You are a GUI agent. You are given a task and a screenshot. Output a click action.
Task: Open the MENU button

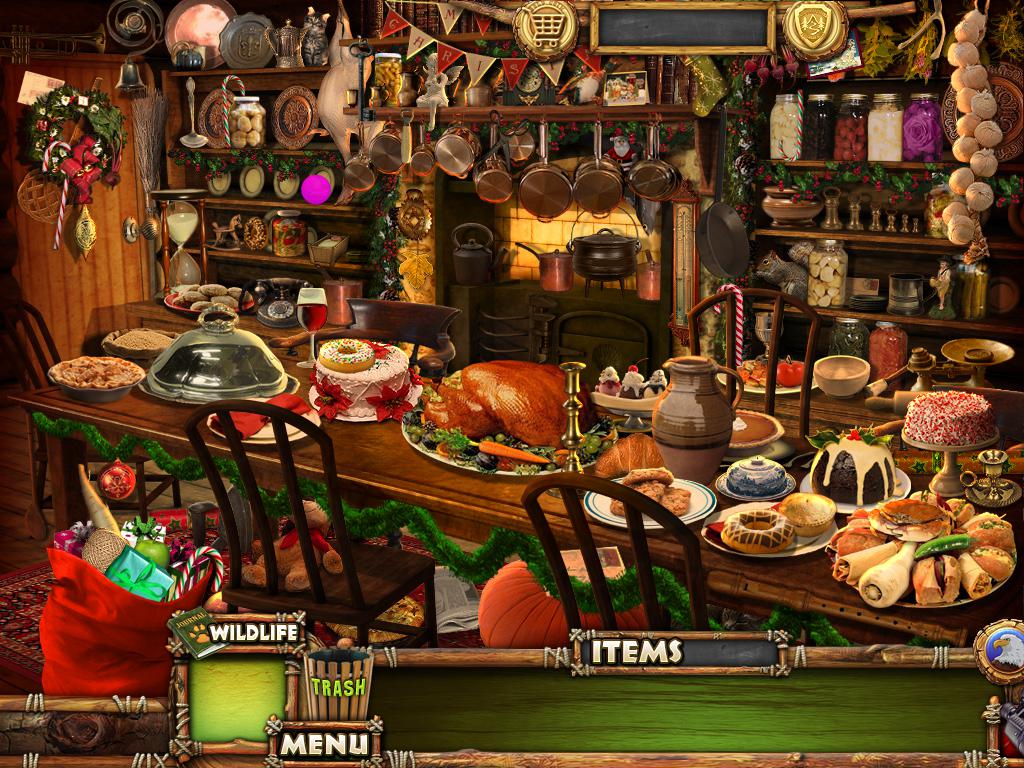click(x=322, y=743)
